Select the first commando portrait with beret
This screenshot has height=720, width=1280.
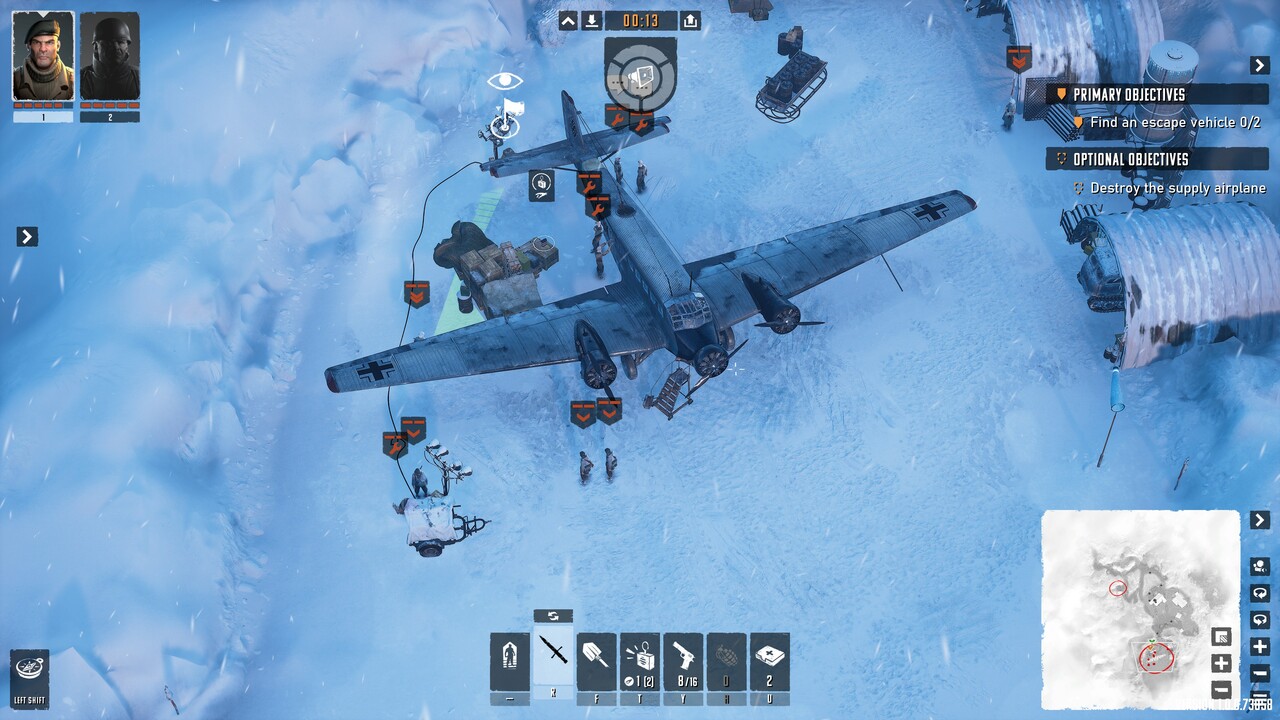(x=43, y=57)
